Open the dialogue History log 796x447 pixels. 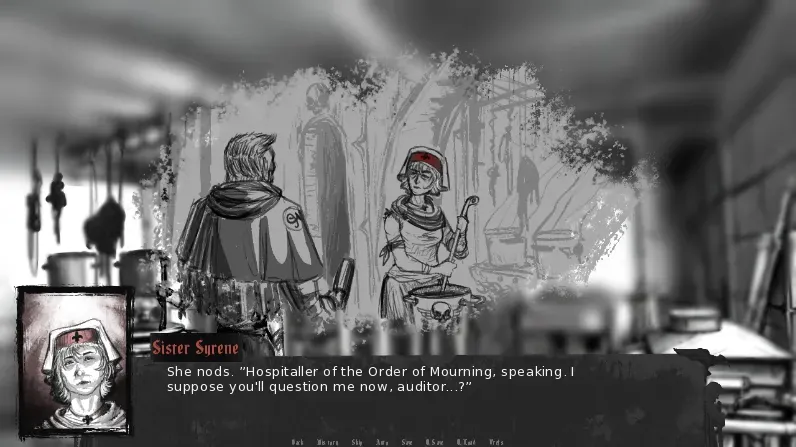(328, 442)
